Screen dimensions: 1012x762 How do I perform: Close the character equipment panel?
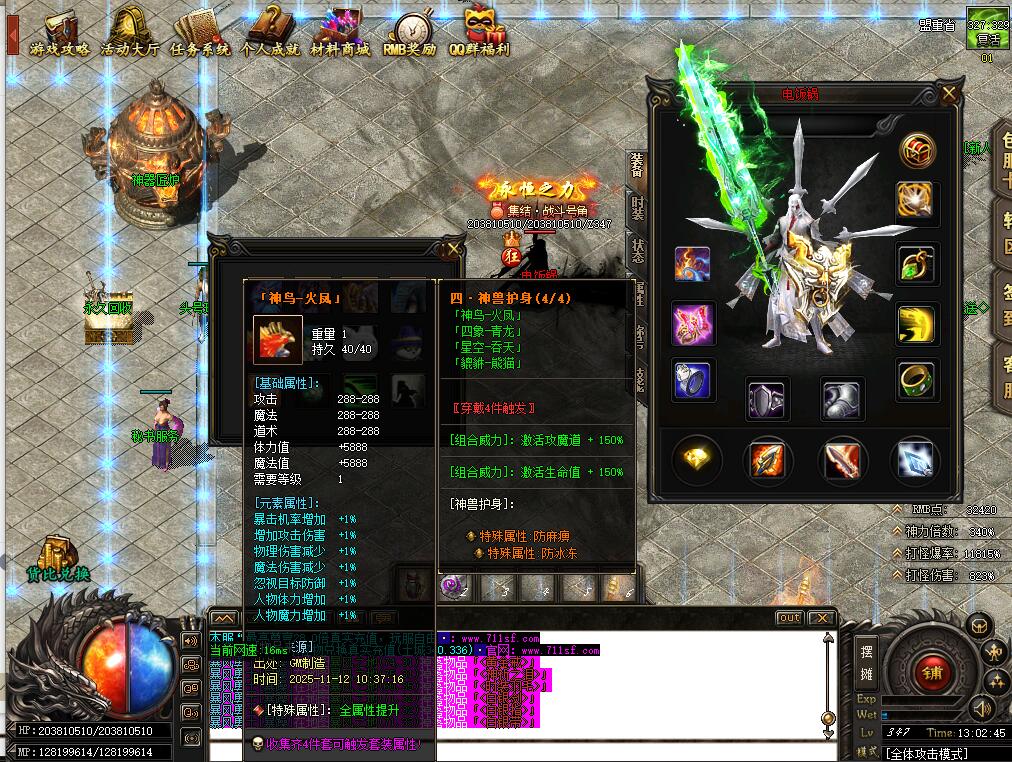coord(948,95)
